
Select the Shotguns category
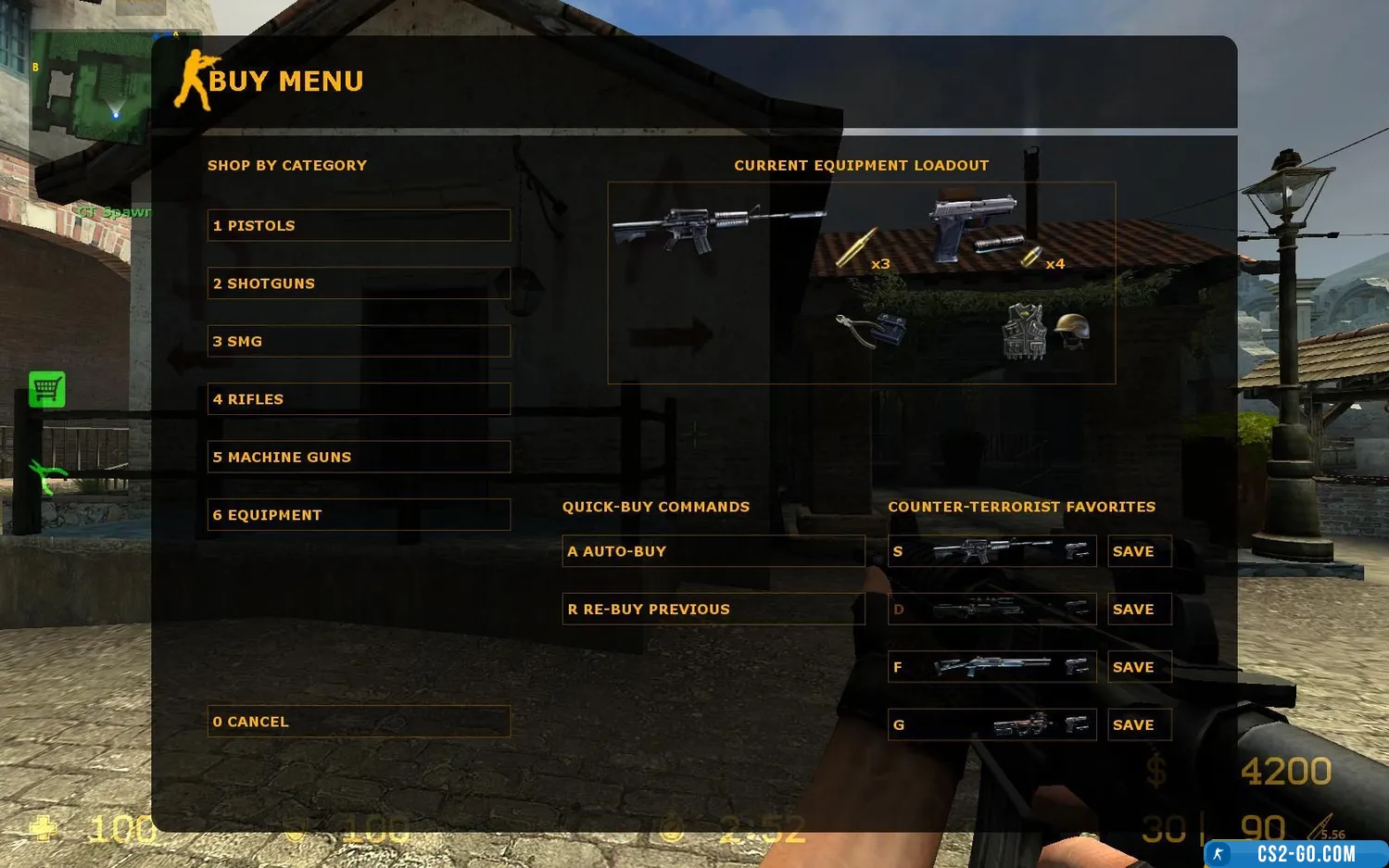pyautogui.click(x=359, y=283)
